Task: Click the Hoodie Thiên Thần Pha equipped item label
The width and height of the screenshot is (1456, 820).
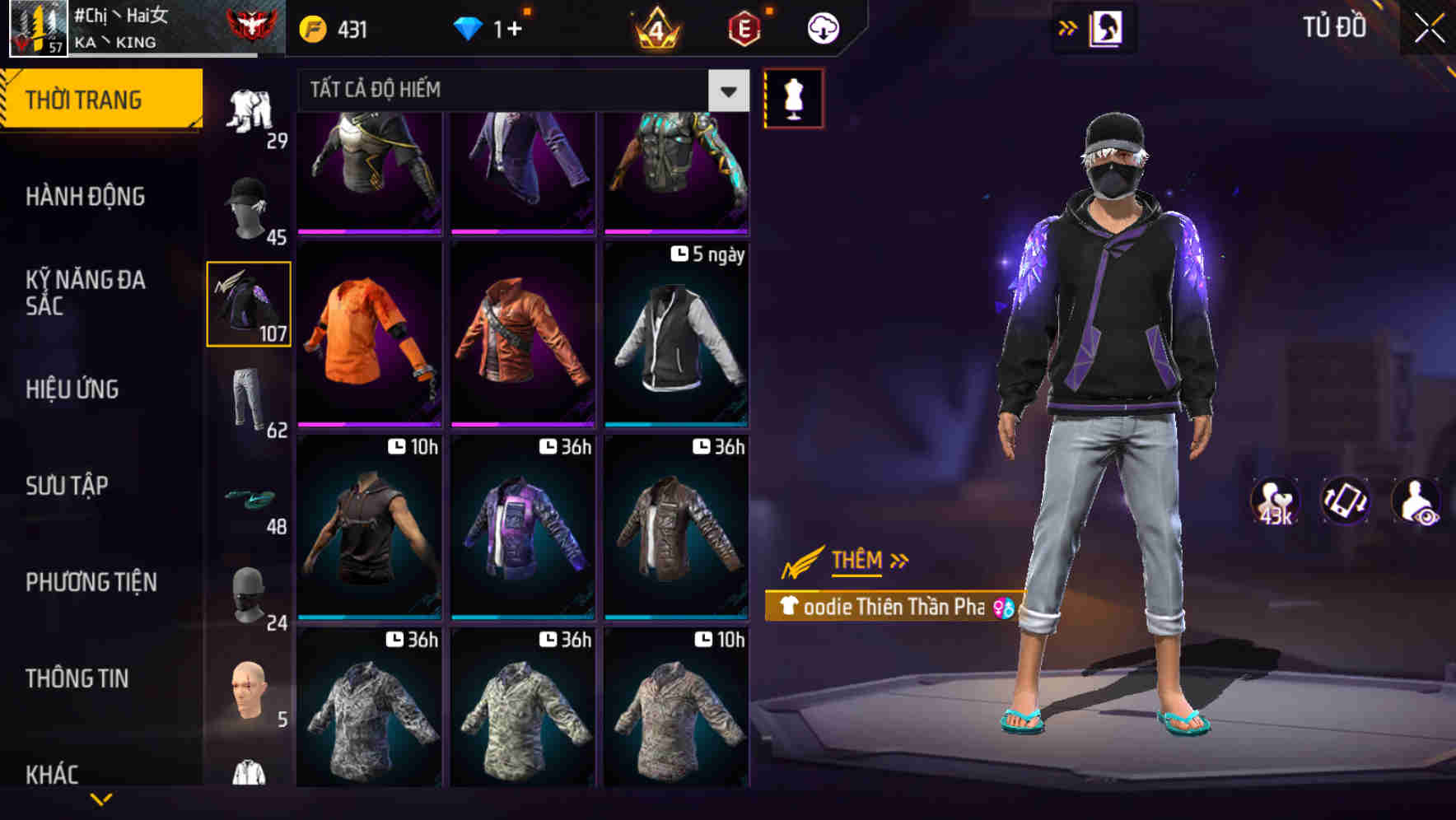Action: tap(888, 608)
